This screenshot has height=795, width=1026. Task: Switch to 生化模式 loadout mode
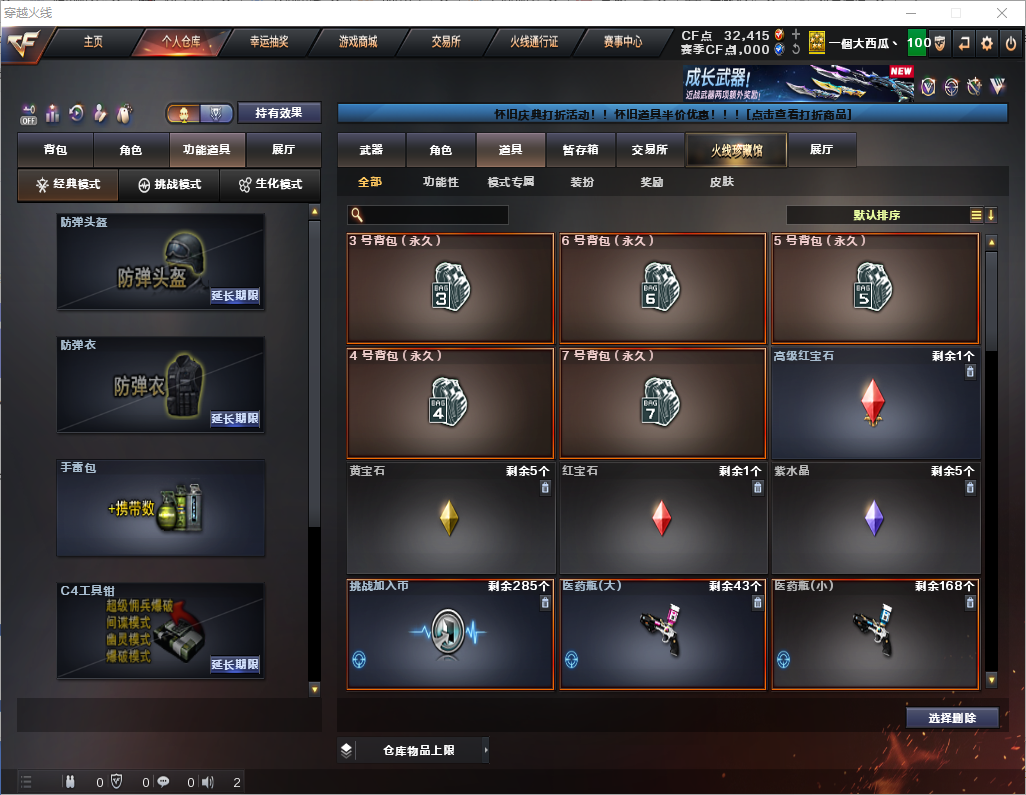click(270, 185)
